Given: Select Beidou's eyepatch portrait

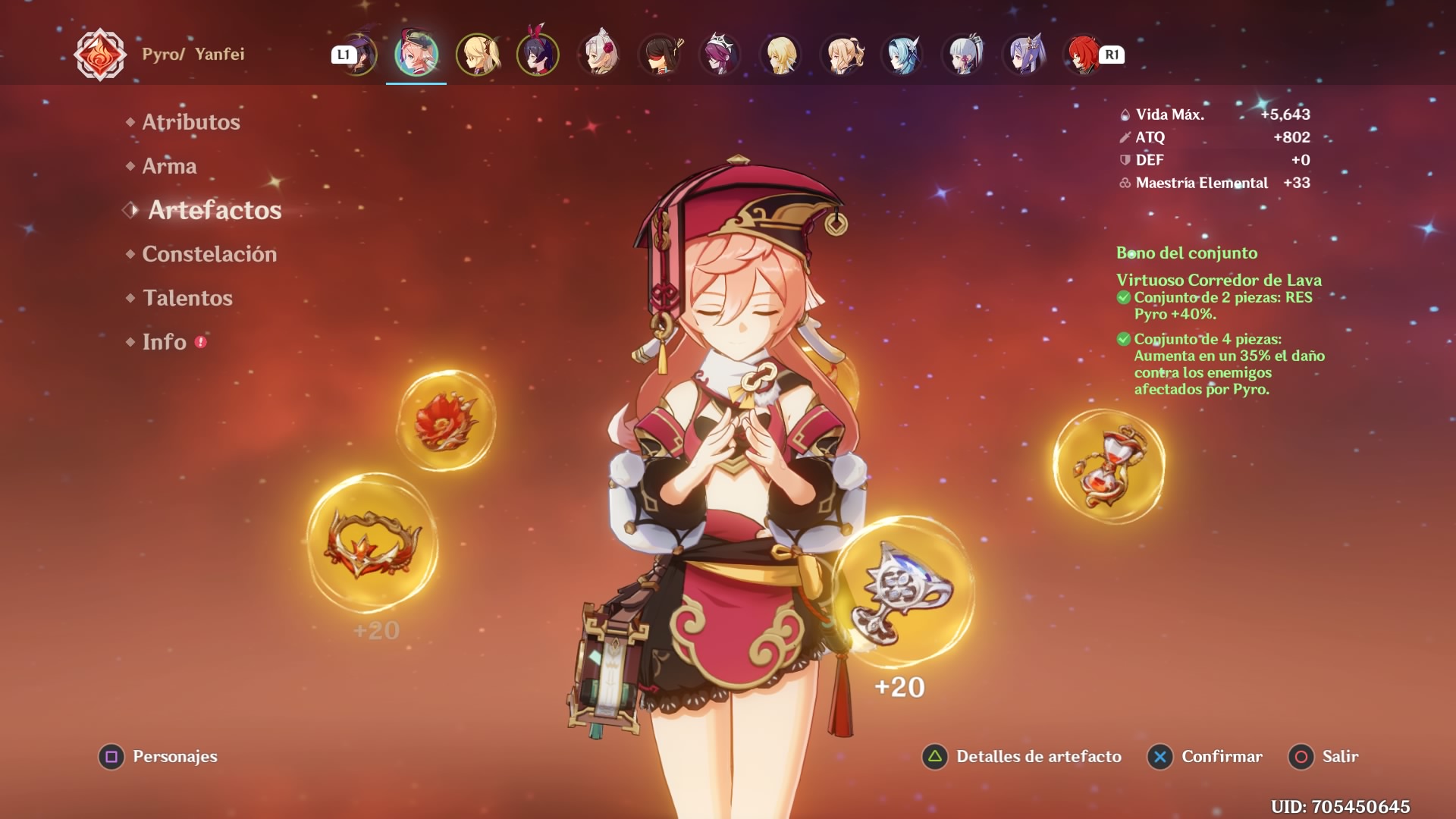Looking at the screenshot, I should click(660, 55).
